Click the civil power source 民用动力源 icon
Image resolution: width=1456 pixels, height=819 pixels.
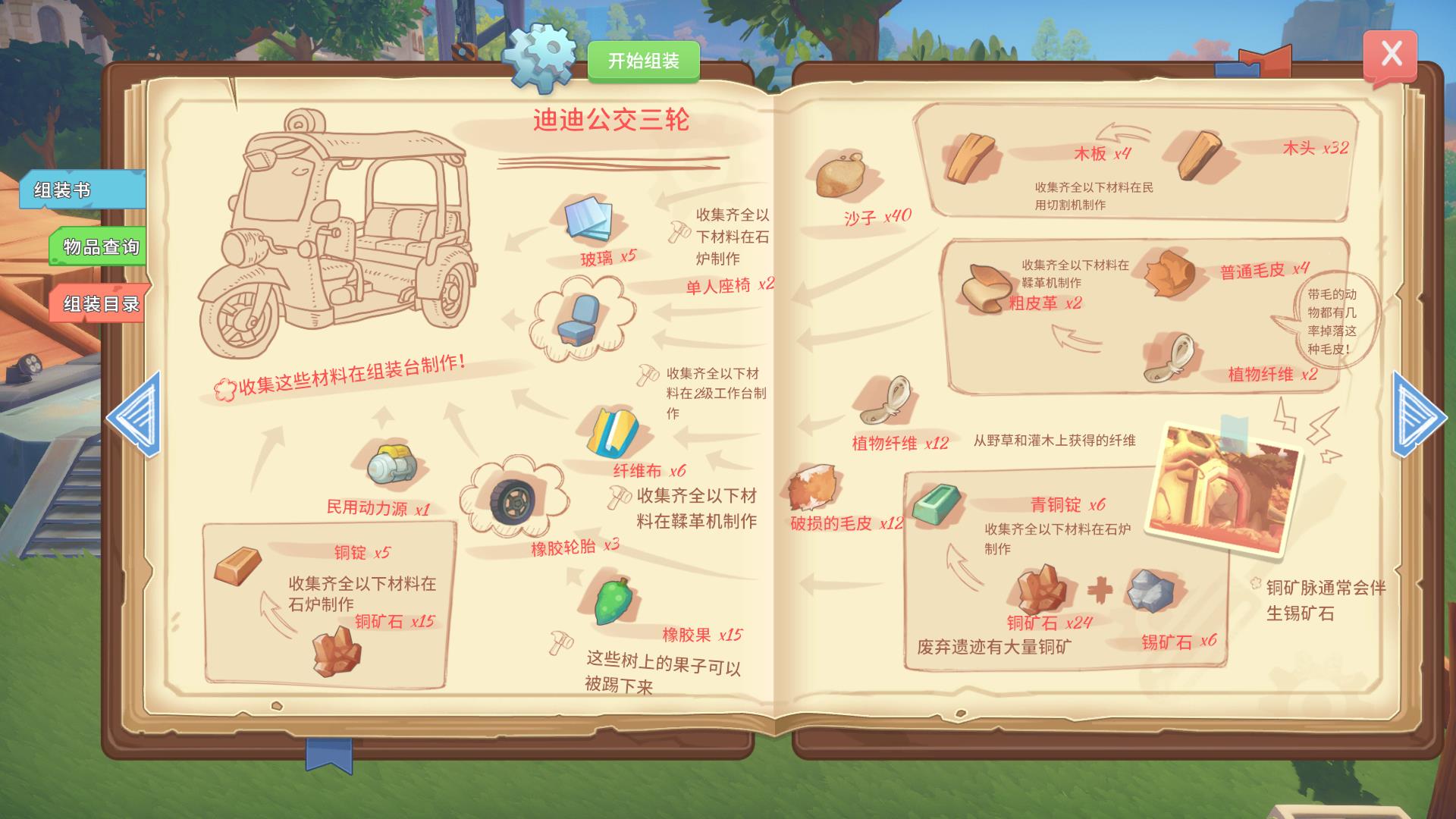[391, 464]
